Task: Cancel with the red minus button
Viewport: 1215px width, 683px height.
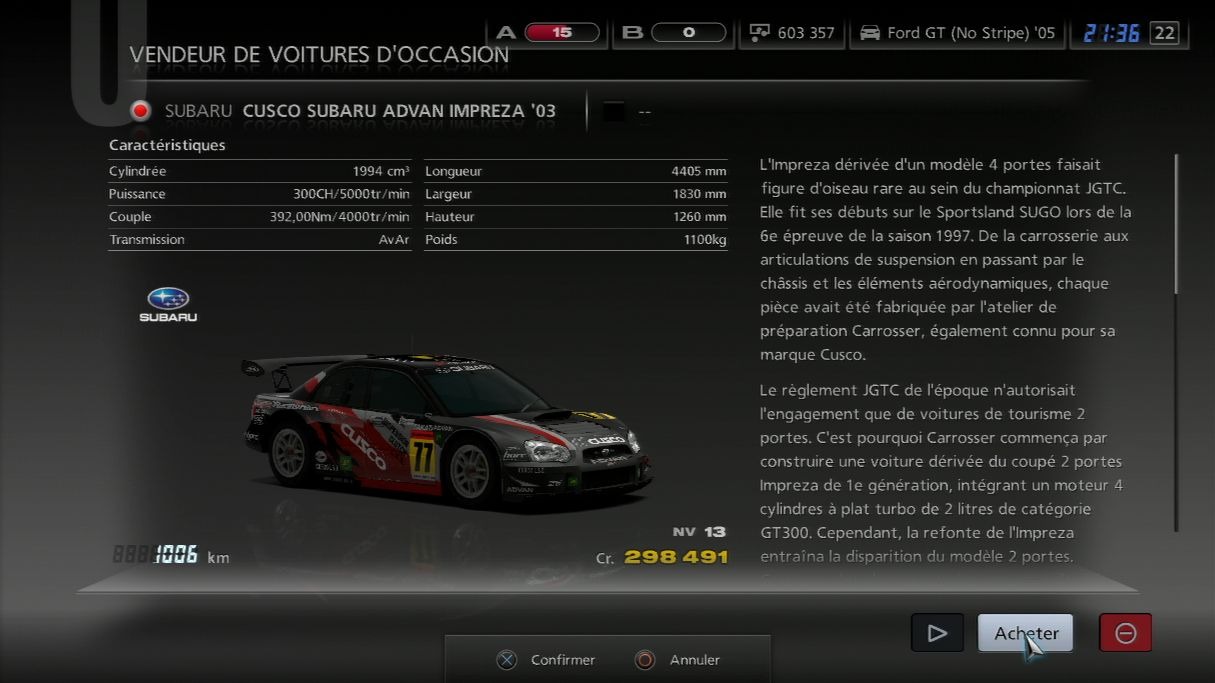Action: [x=1125, y=633]
